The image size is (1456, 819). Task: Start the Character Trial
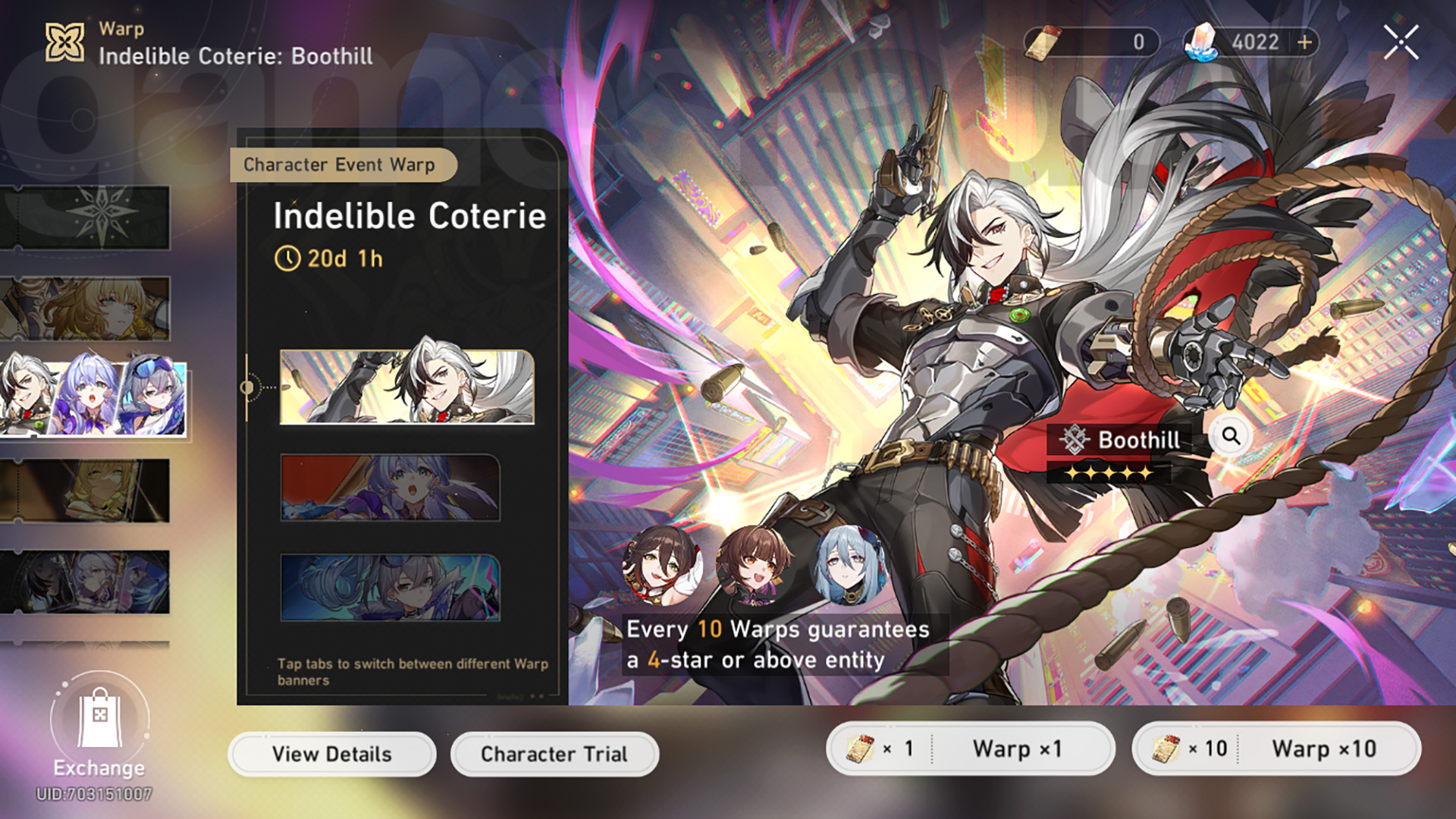(554, 753)
